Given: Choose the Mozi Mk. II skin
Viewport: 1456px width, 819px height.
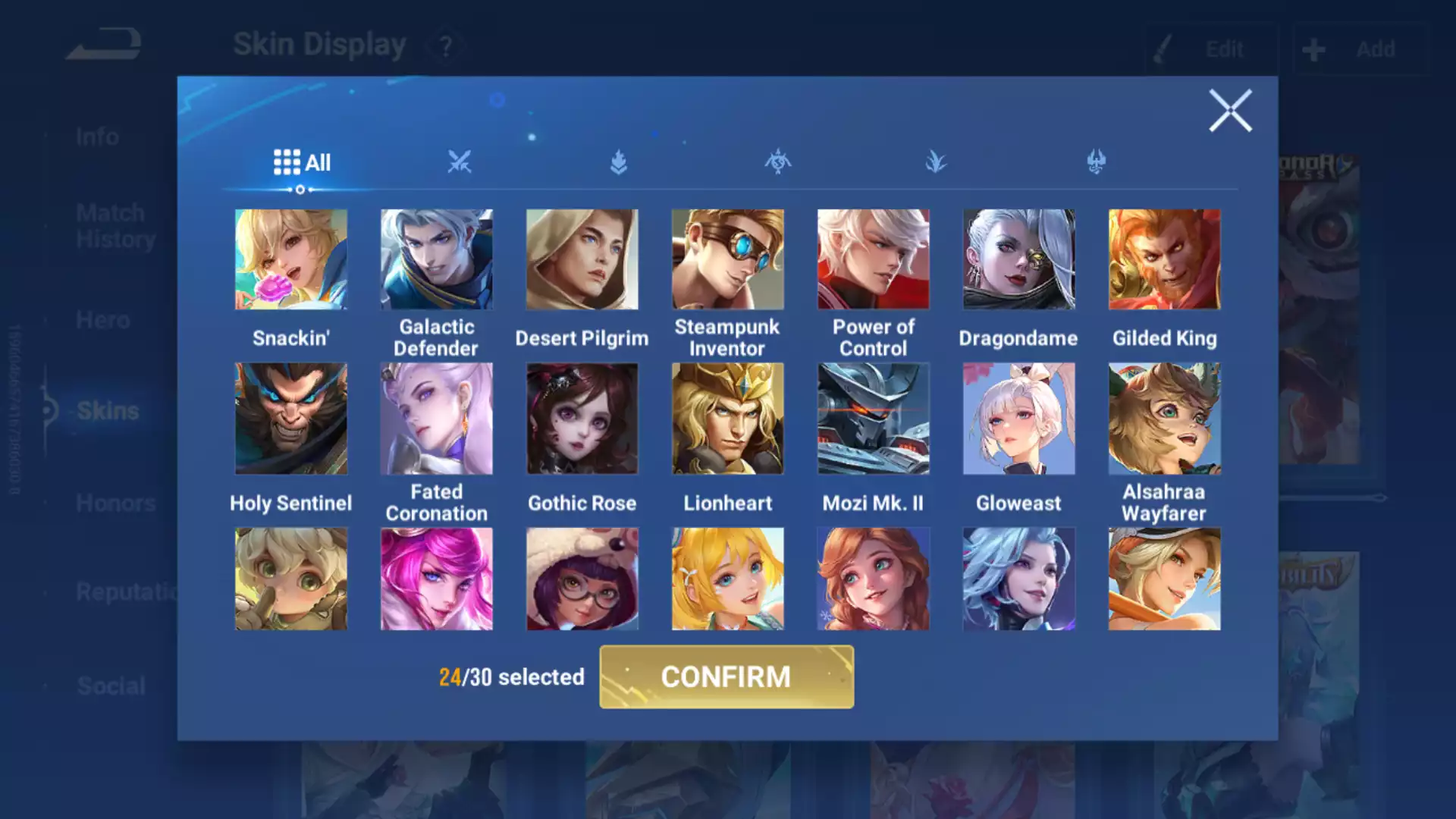Looking at the screenshot, I should pos(874,419).
